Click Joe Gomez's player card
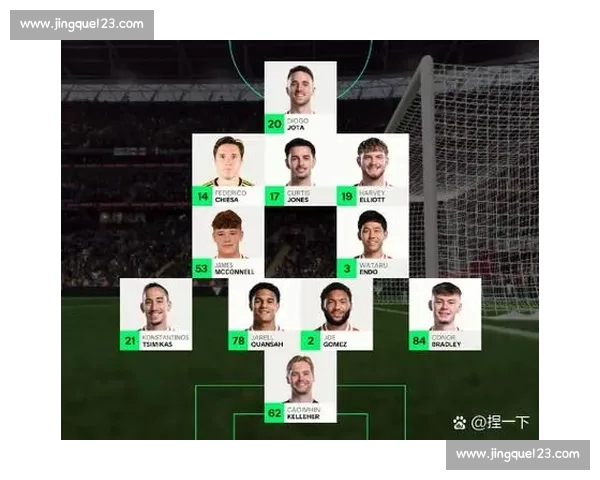 [x=336, y=314]
